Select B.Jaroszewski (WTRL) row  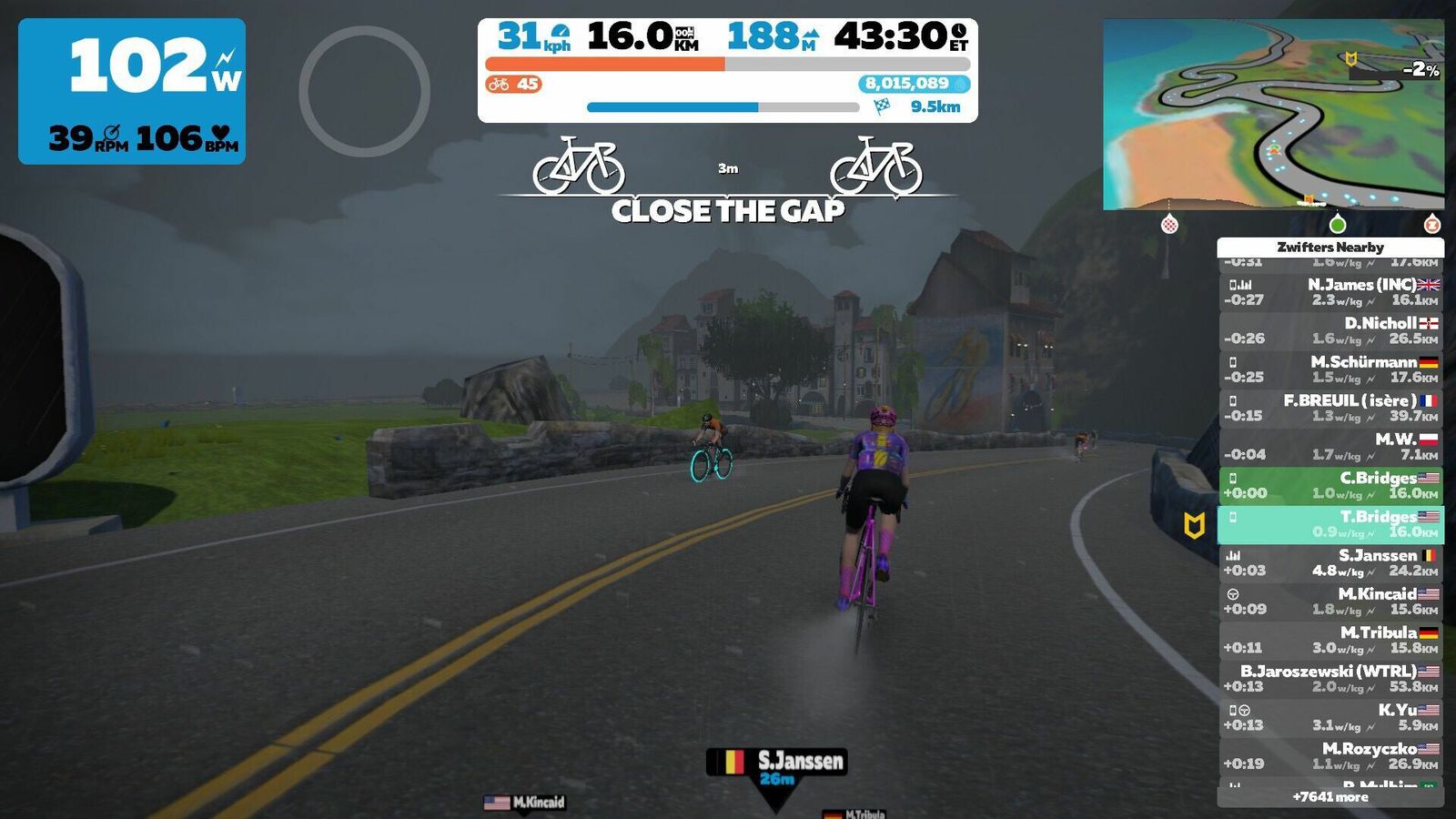(1330, 679)
